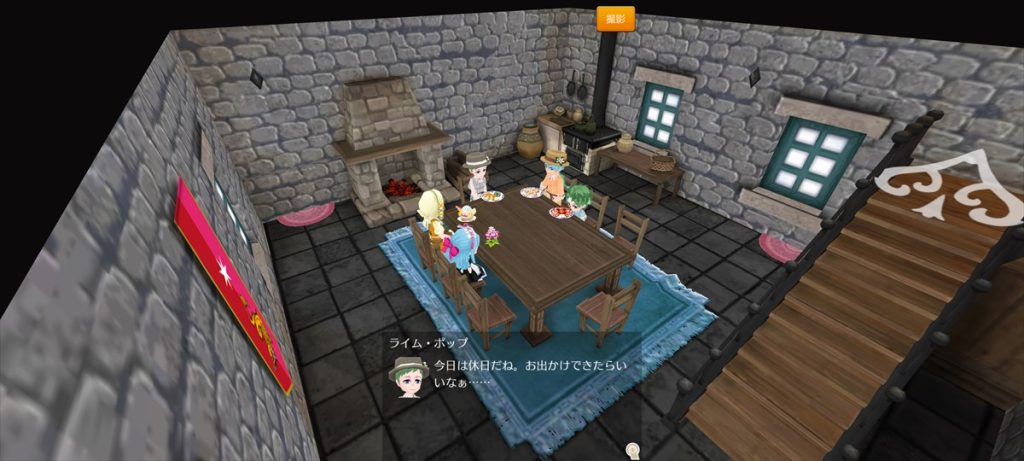Click the small round icon below the dialogue
The height and width of the screenshot is (461, 1024).
[x=633, y=451]
